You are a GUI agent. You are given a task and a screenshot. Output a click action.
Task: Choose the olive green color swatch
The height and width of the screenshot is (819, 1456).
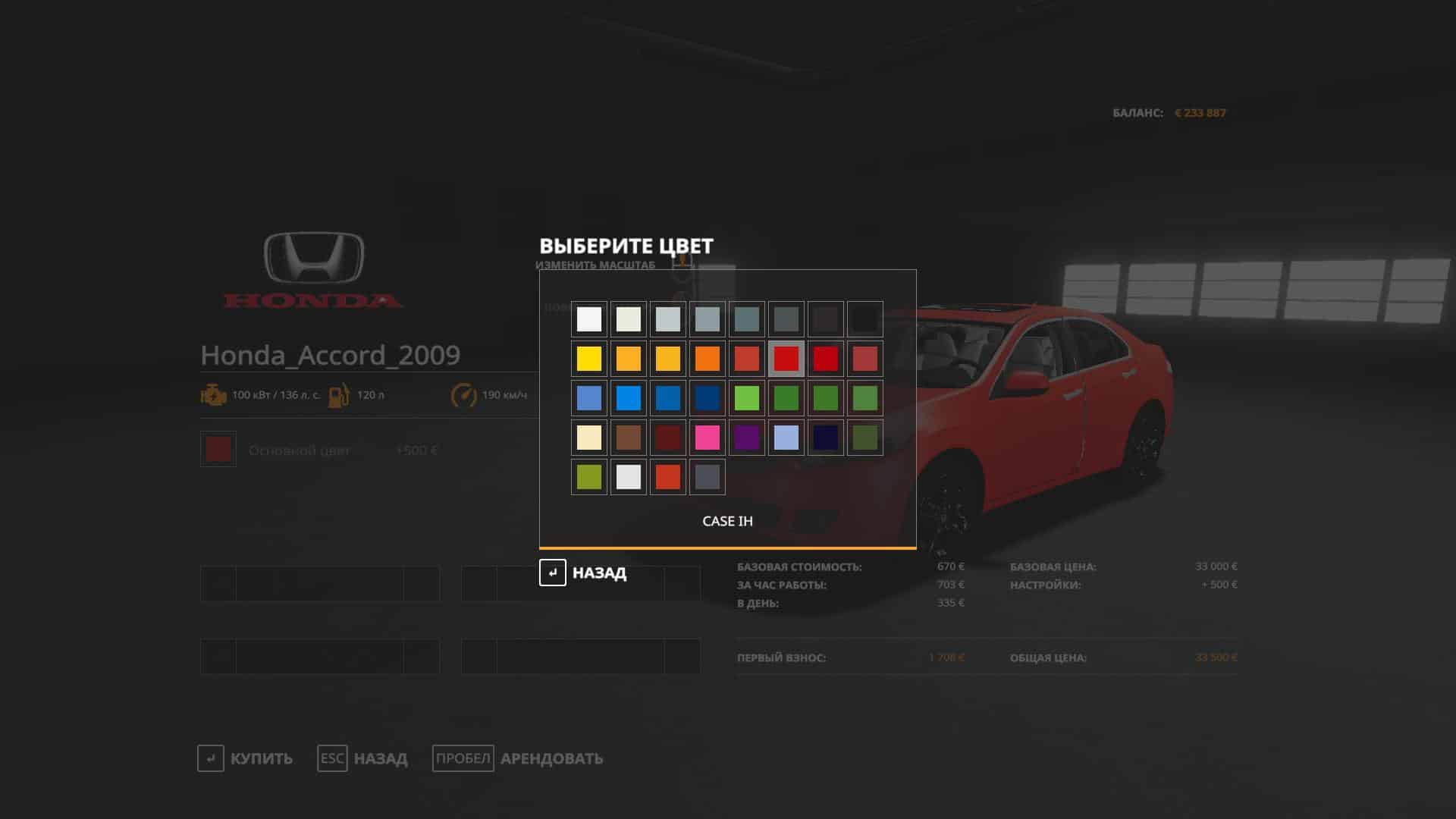pyautogui.click(x=589, y=477)
